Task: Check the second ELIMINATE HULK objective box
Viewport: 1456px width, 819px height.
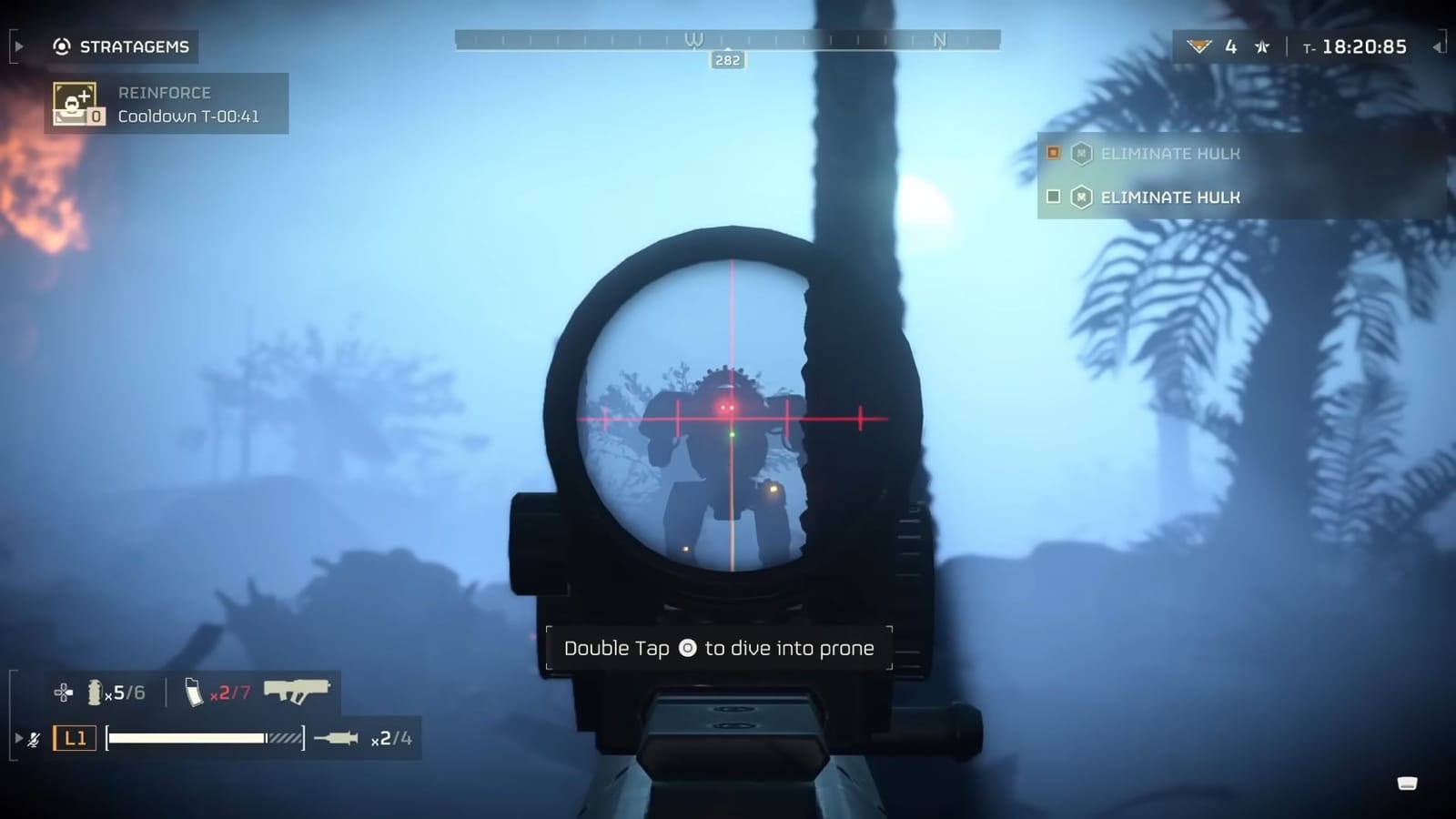Action: 1053,197
